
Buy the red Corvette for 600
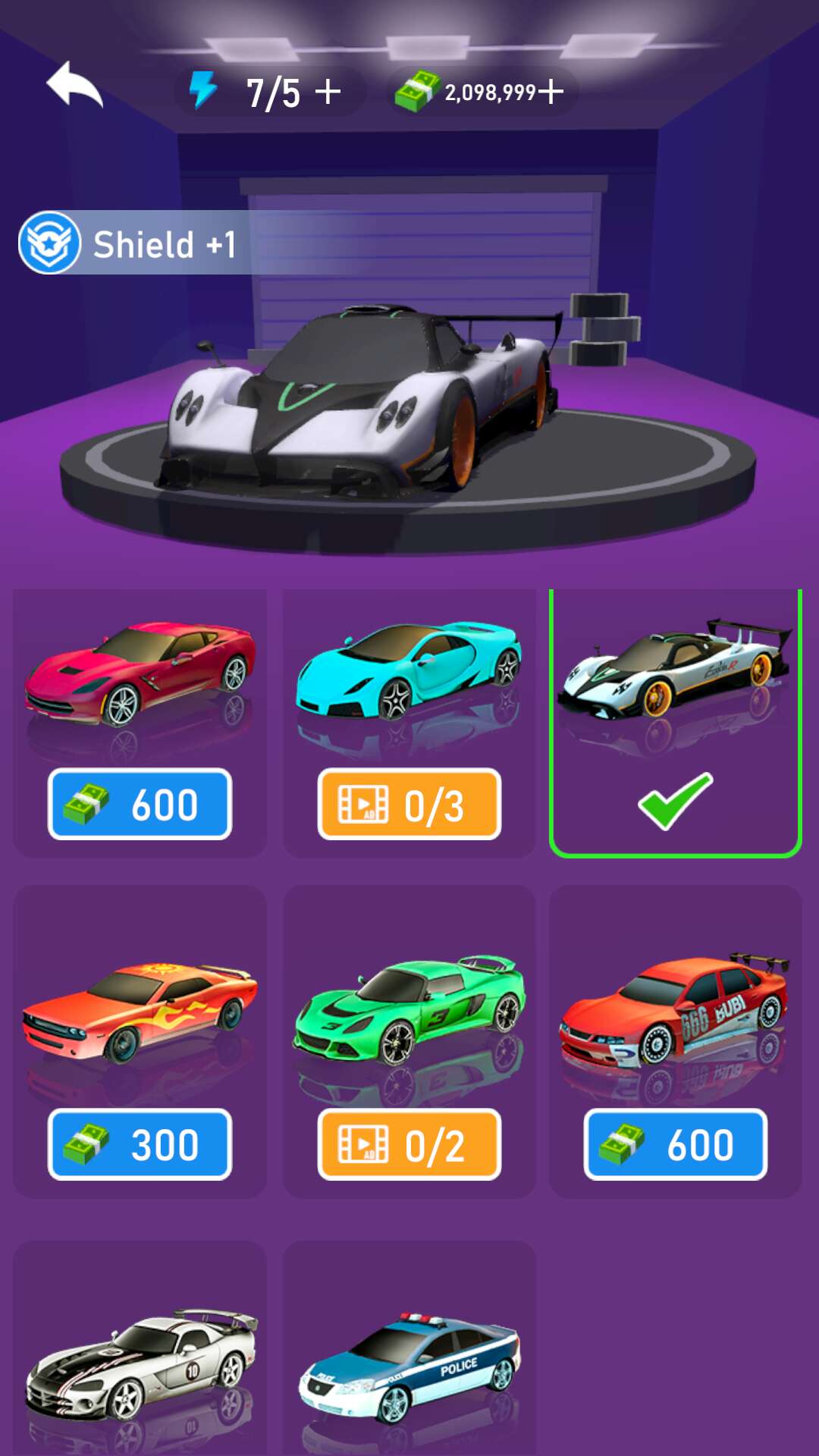coord(140,804)
